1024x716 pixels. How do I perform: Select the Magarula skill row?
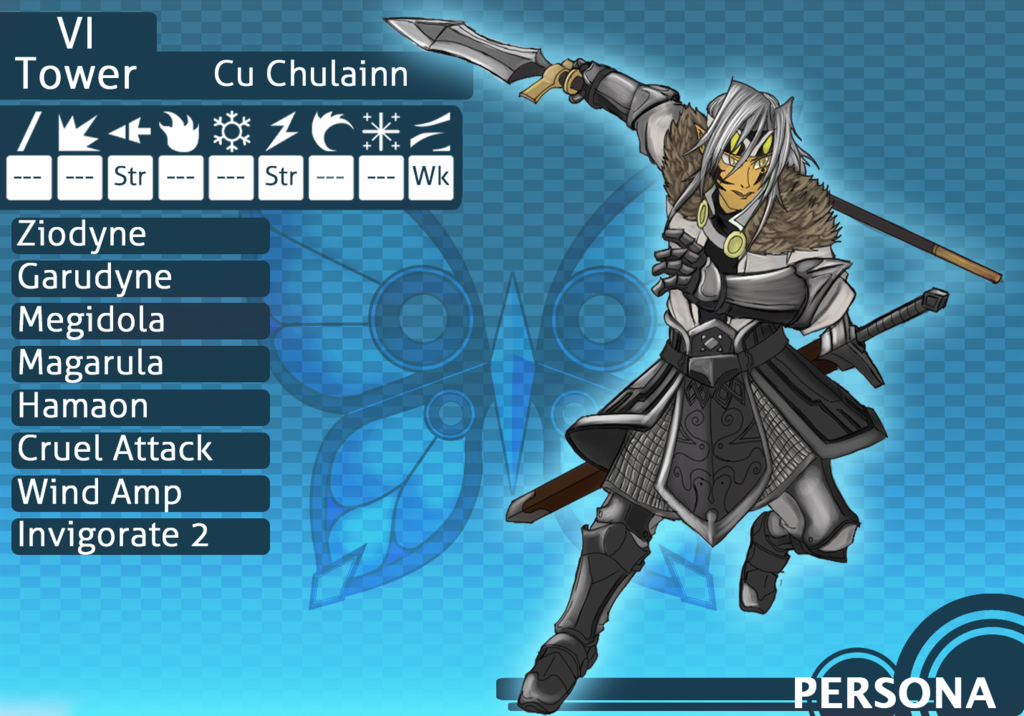pos(140,364)
